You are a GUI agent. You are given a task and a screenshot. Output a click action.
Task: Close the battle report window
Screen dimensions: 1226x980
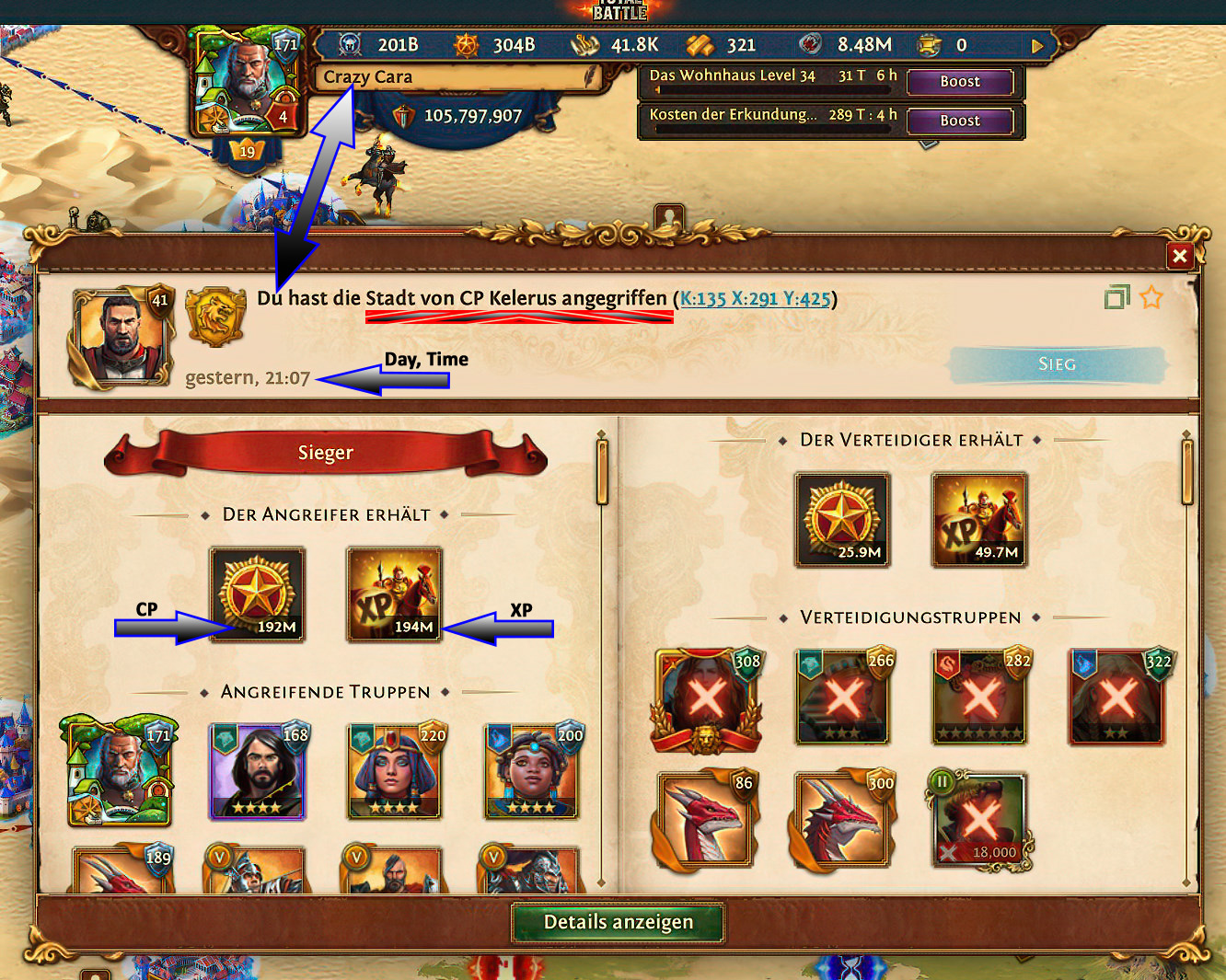click(x=1179, y=256)
